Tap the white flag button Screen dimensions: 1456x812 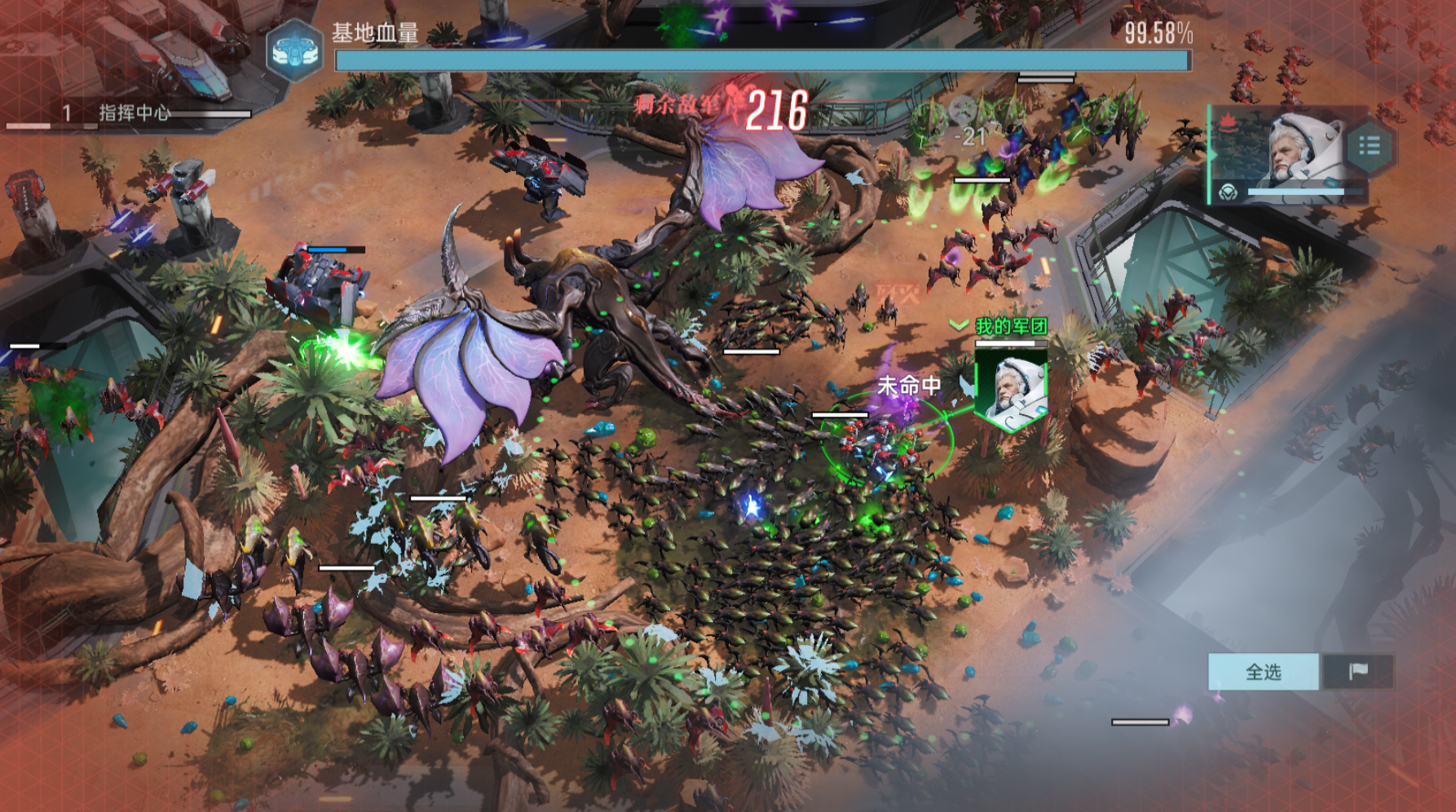[1357, 672]
